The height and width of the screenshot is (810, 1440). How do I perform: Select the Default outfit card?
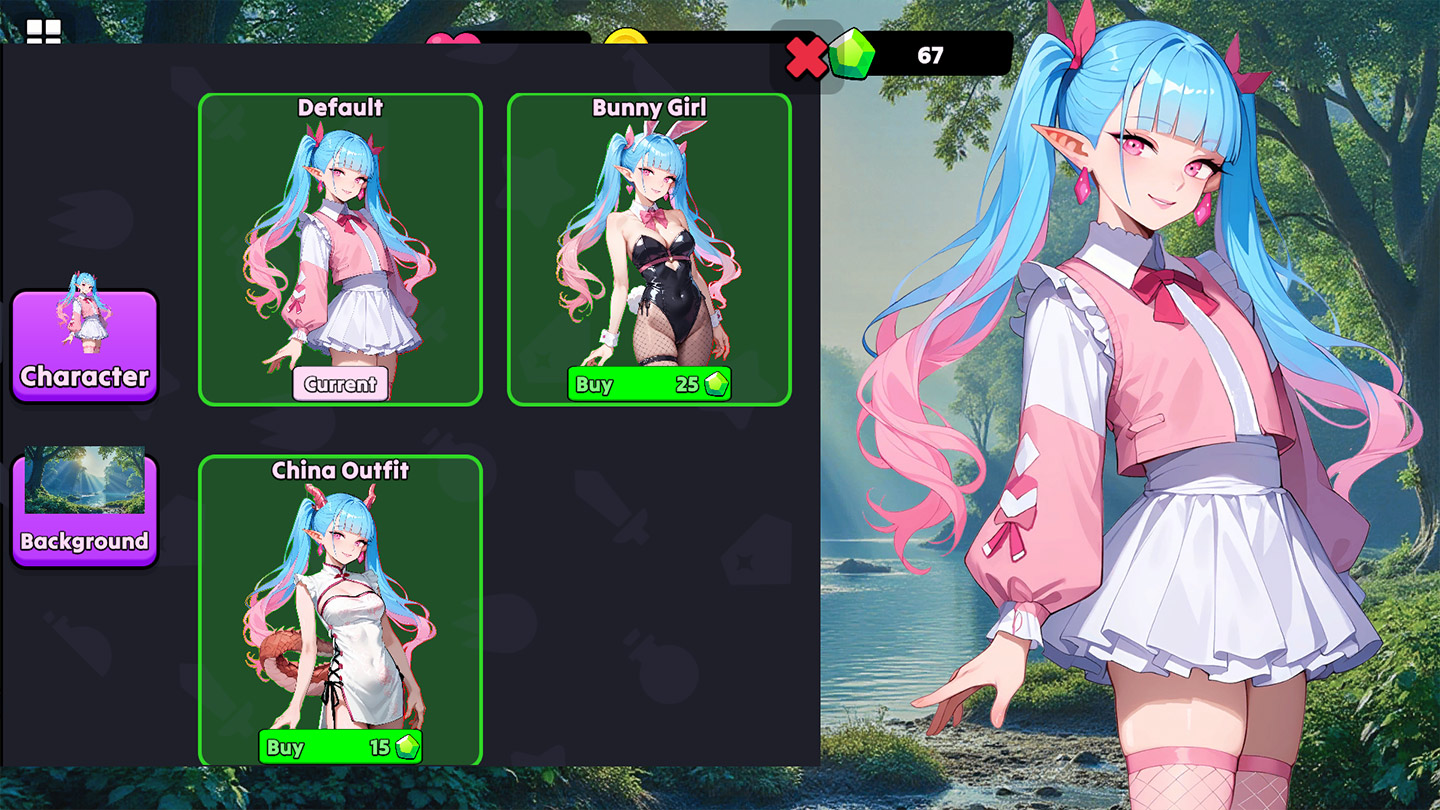click(340, 240)
